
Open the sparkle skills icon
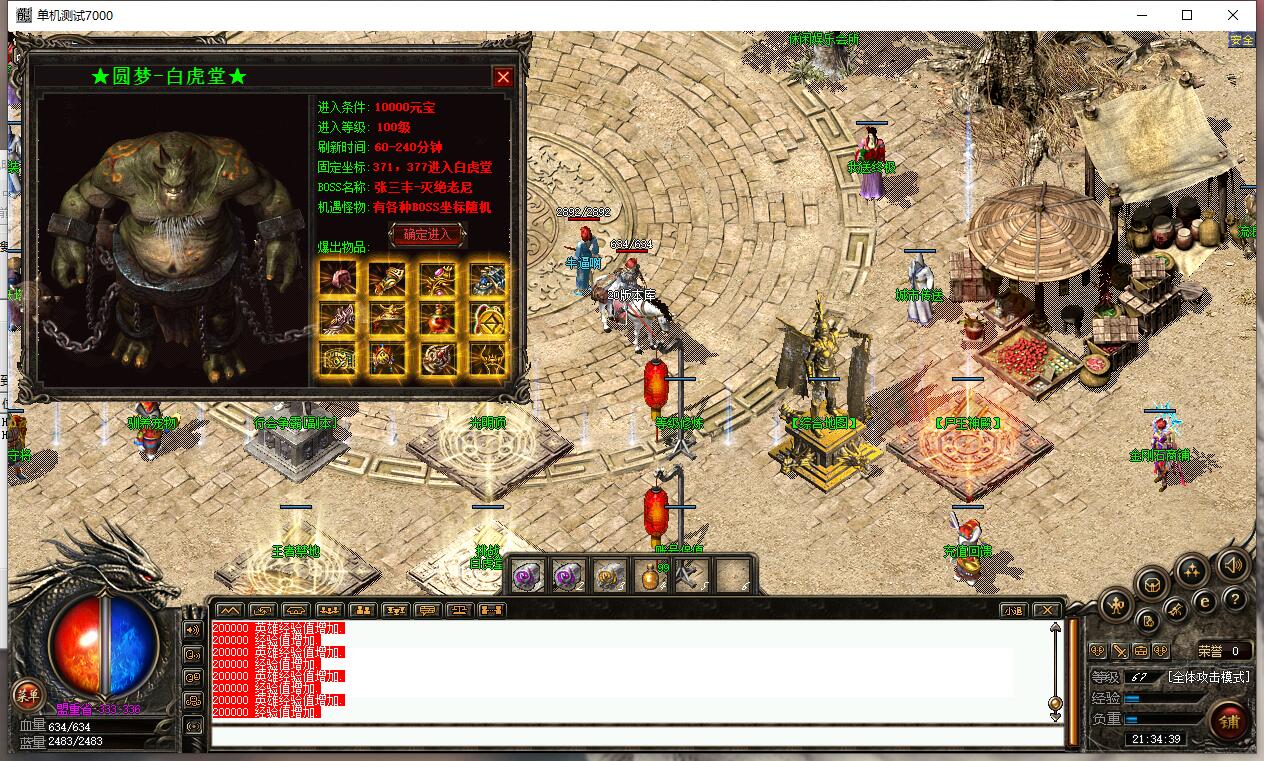(x=1191, y=571)
